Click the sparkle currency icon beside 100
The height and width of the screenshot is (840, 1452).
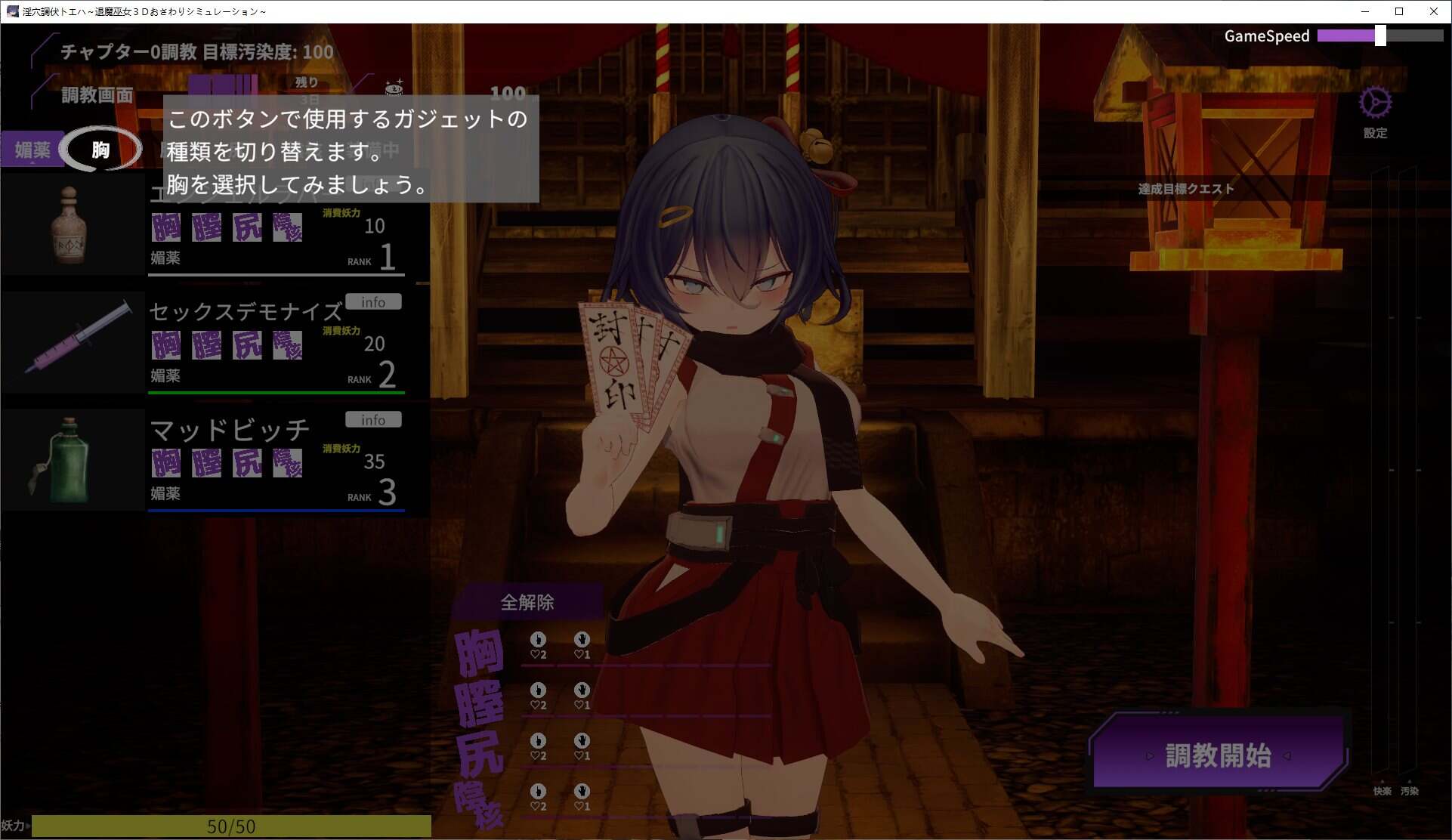392,87
